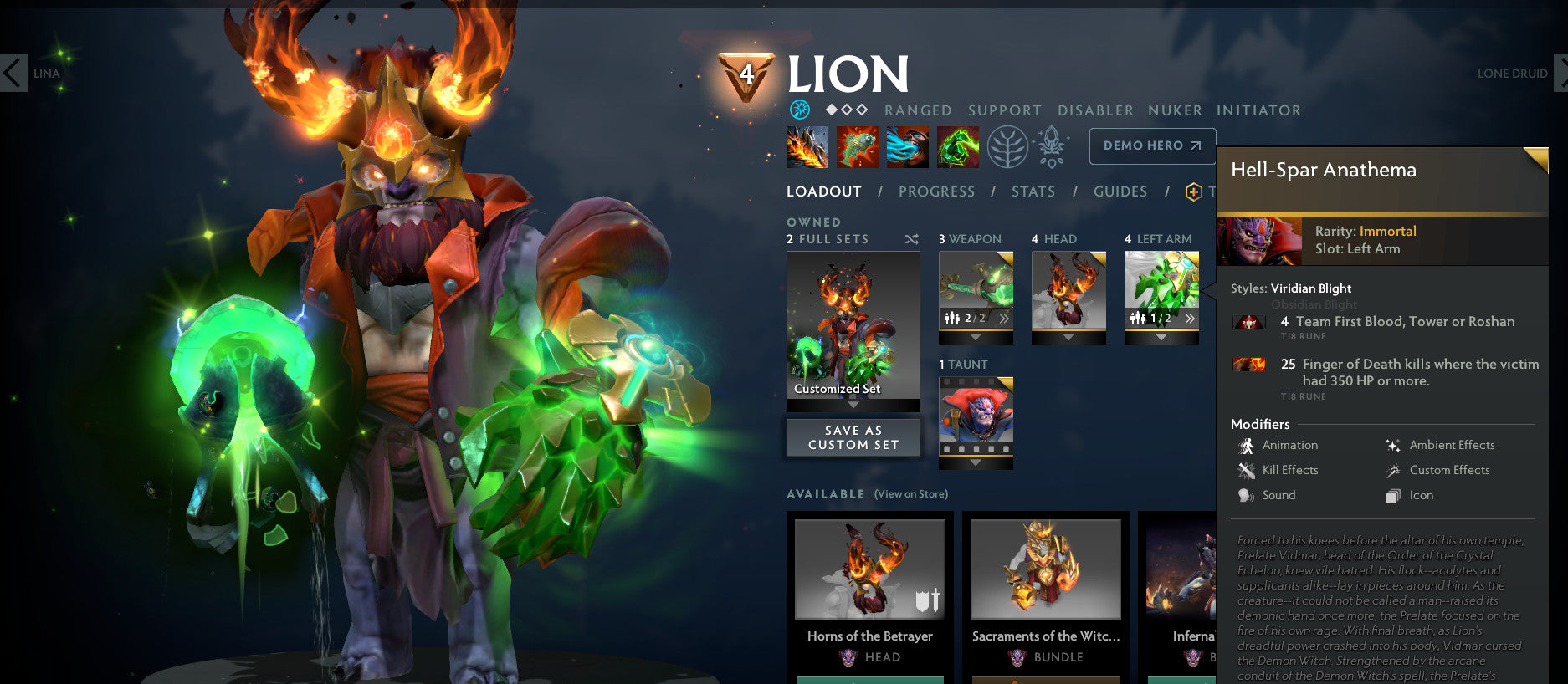Select Lion's first ability icon
The width and height of the screenshot is (1568, 684).
click(806, 145)
